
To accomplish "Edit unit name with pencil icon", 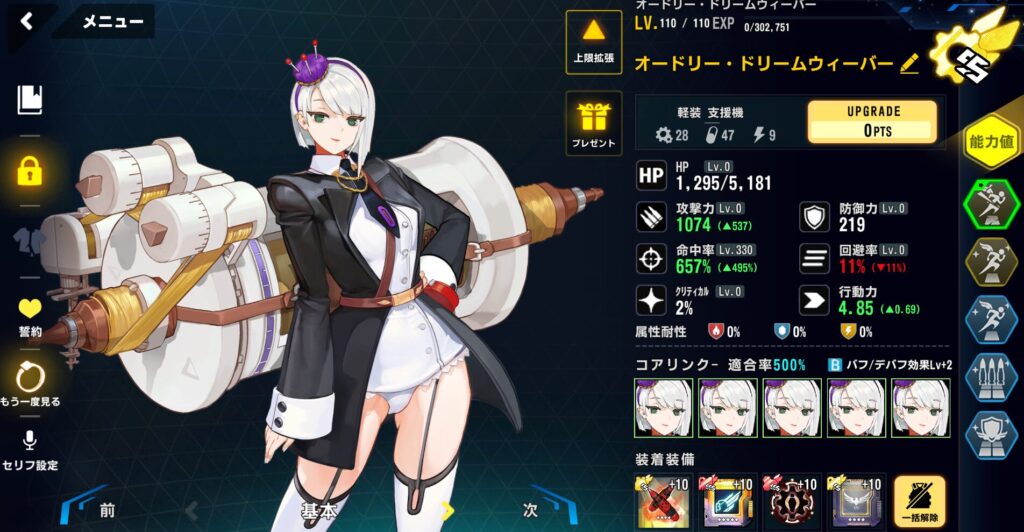I will 909,64.
